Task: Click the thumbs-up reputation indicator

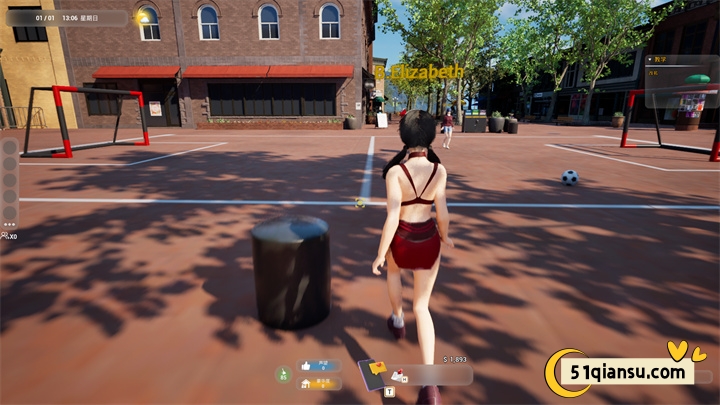Action: click(306, 366)
